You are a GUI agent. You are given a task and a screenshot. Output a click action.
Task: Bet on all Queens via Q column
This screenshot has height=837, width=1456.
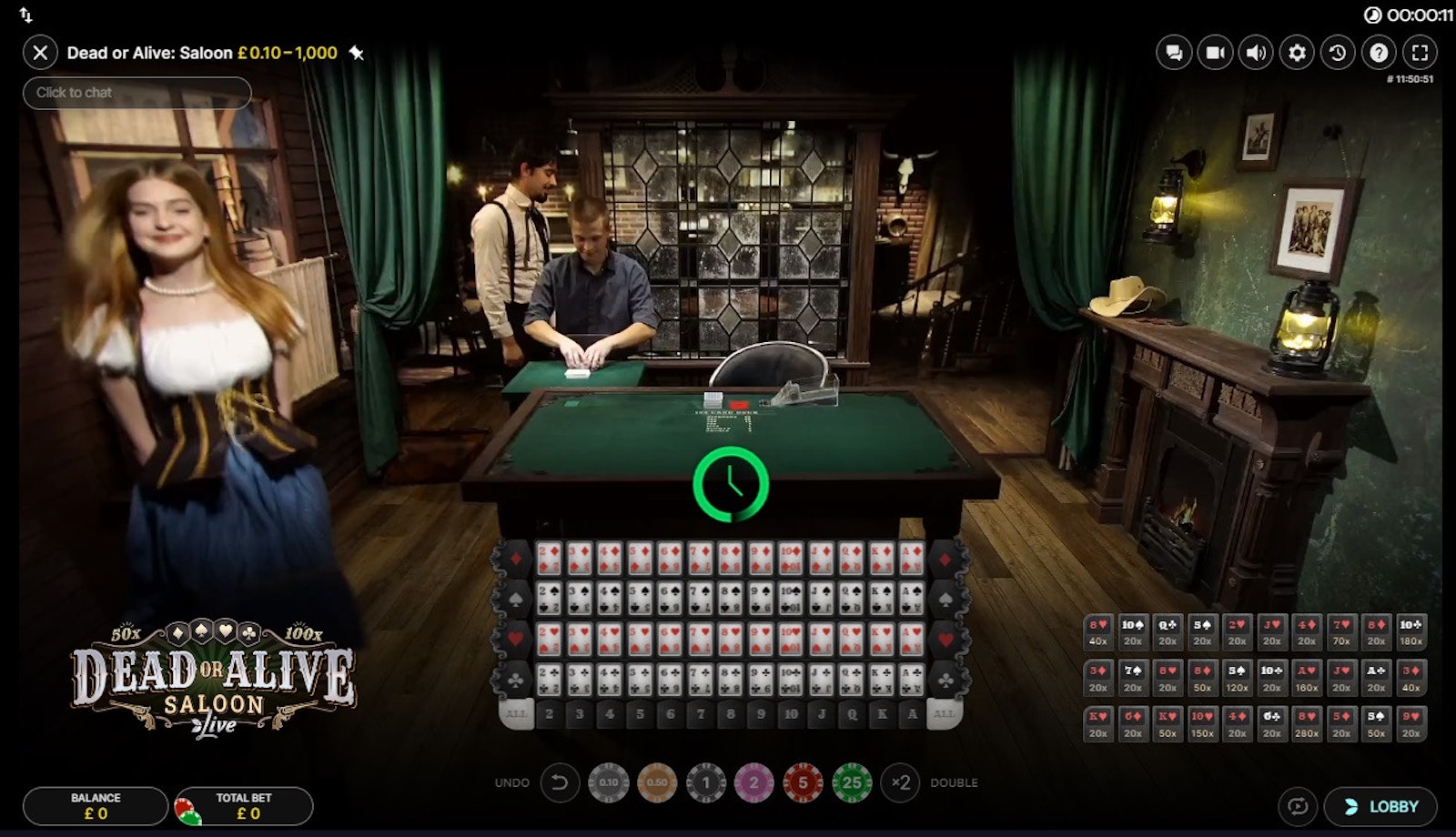852,714
